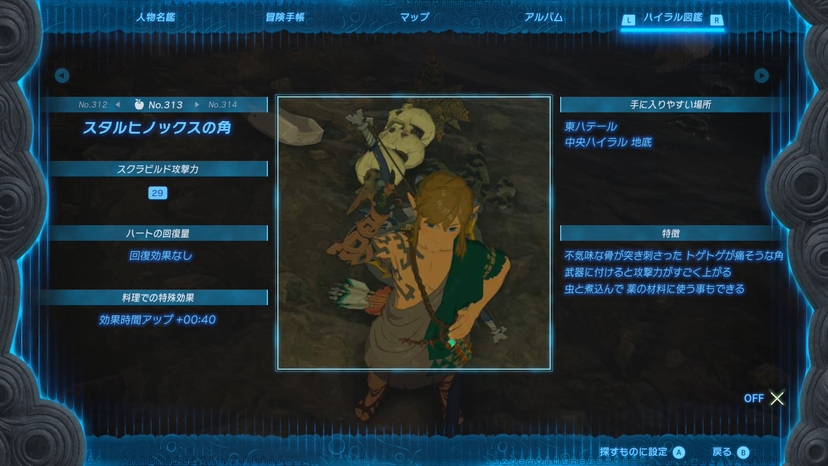Click the right page arrow button
This screenshot has width=828, height=466.
[x=762, y=76]
